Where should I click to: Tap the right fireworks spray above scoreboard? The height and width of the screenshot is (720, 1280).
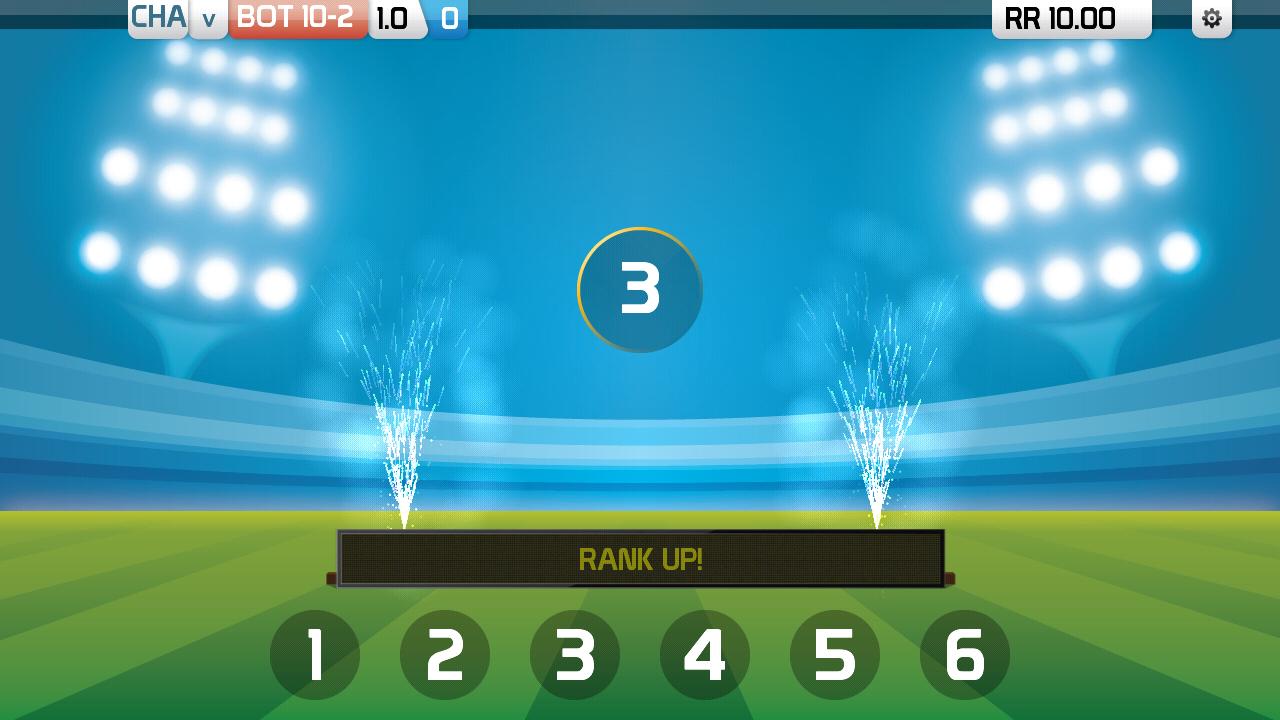click(x=875, y=420)
